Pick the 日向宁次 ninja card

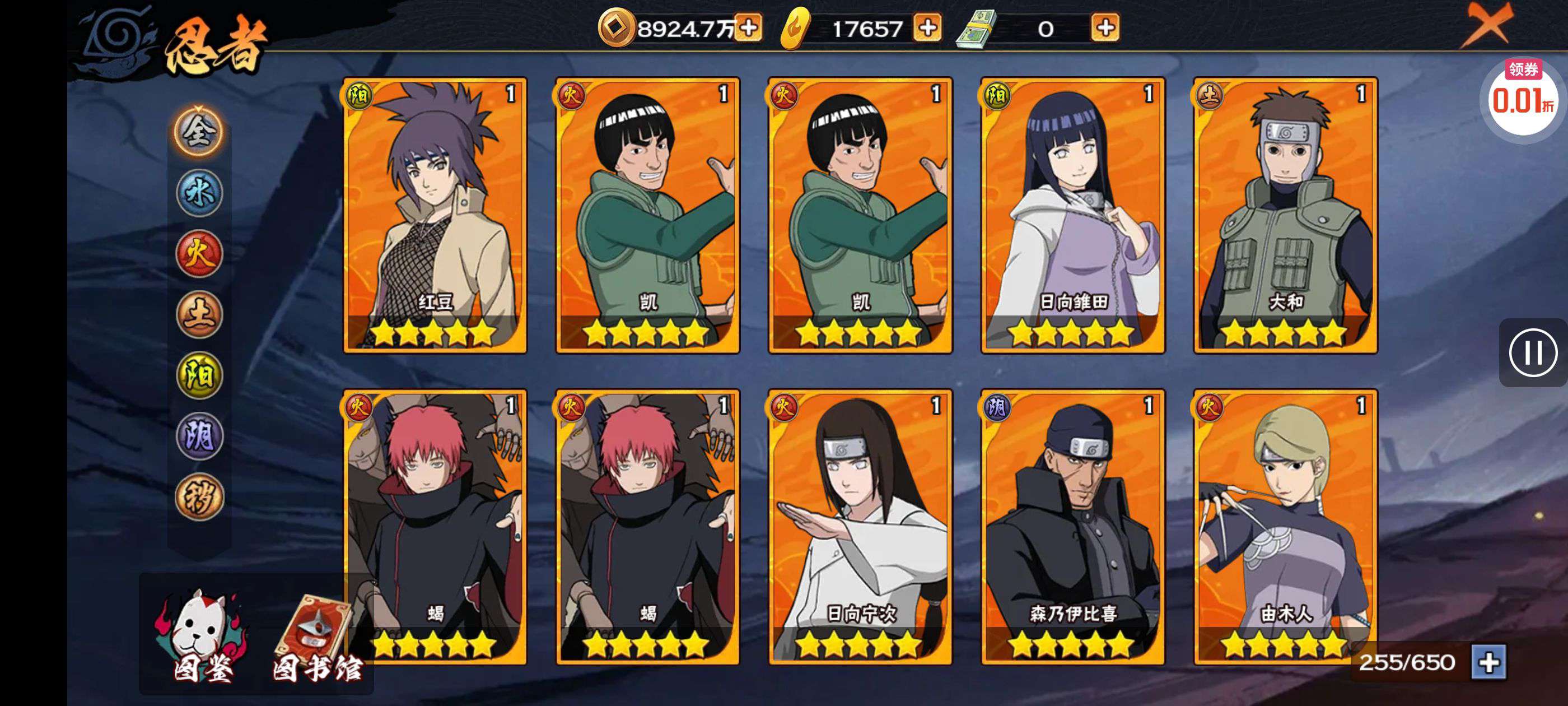[860, 527]
